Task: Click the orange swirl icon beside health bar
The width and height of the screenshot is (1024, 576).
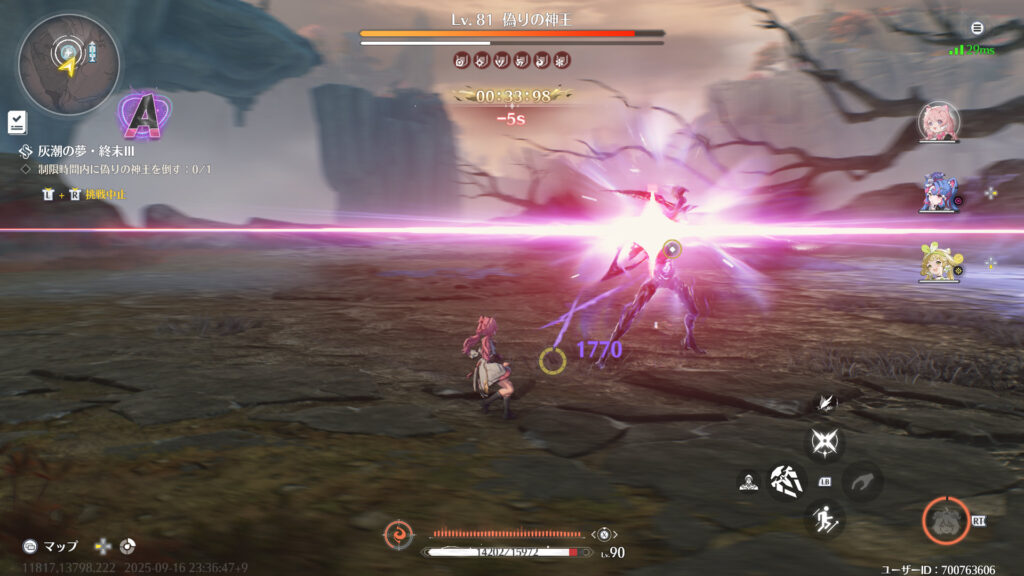Action: point(398,535)
